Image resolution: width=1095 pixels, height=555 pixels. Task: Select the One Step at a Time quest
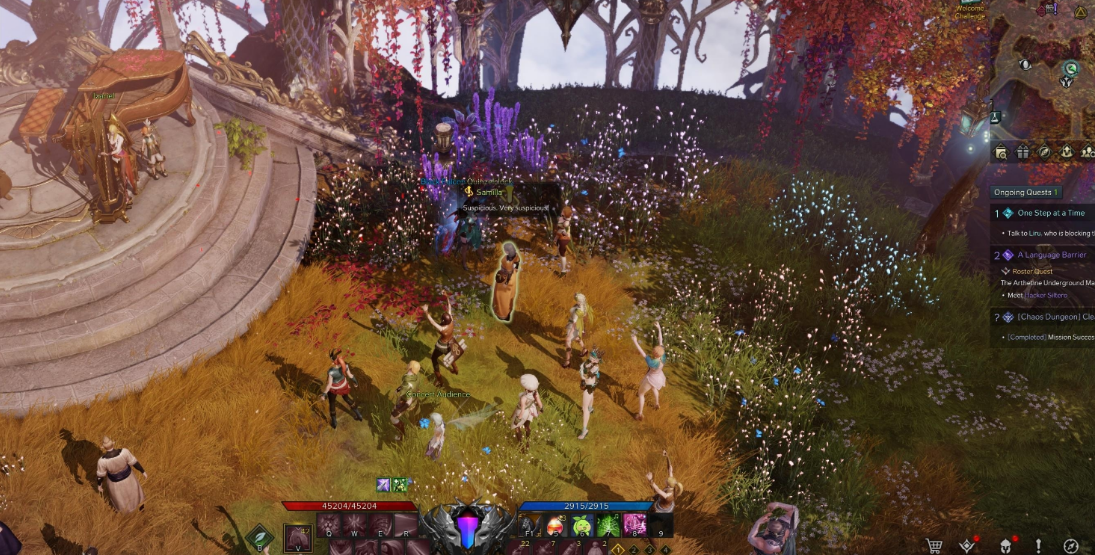pyautogui.click(x=1050, y=213)
